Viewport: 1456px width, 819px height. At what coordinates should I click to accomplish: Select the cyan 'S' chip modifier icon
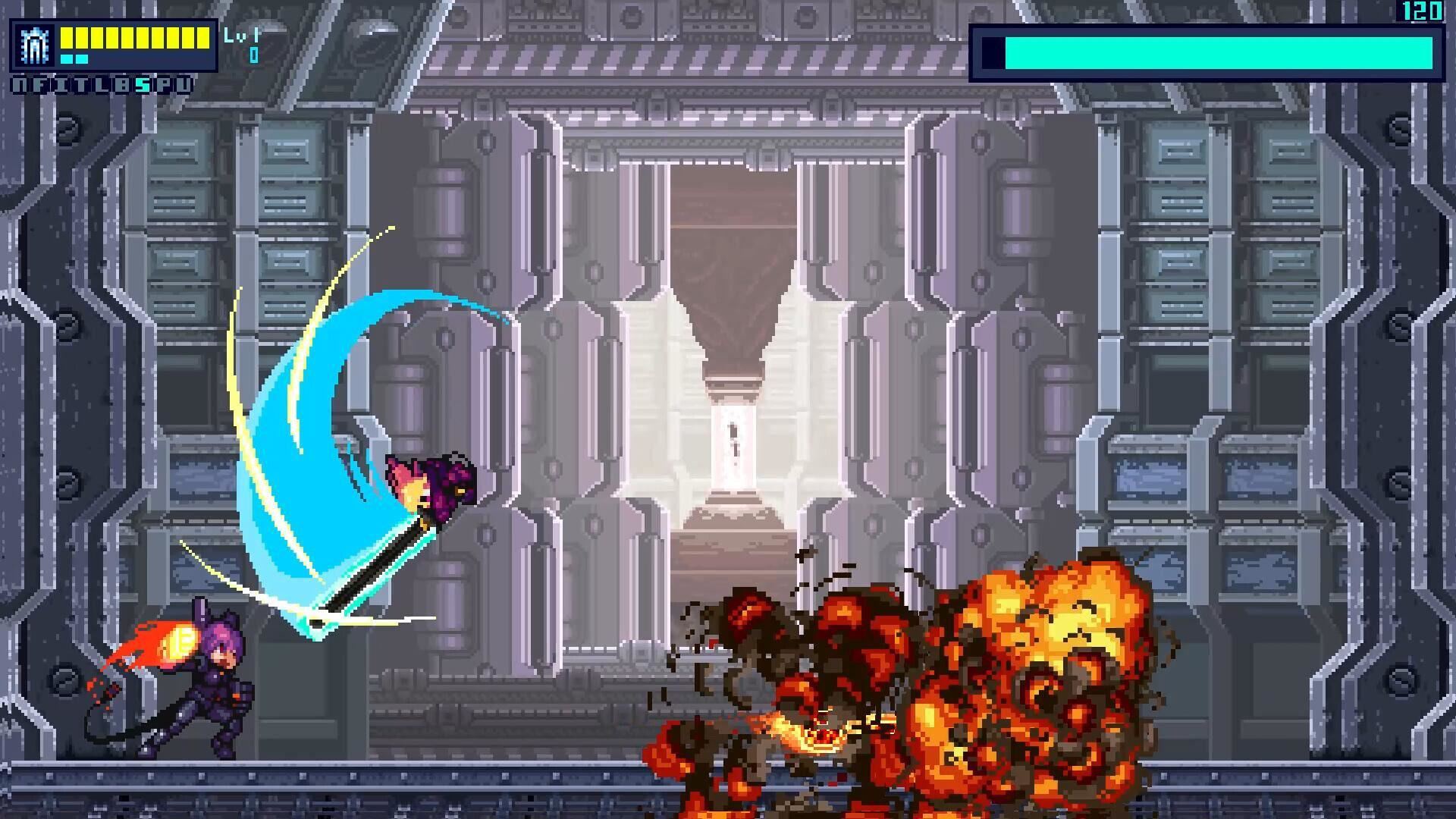(x=140, y=85)
